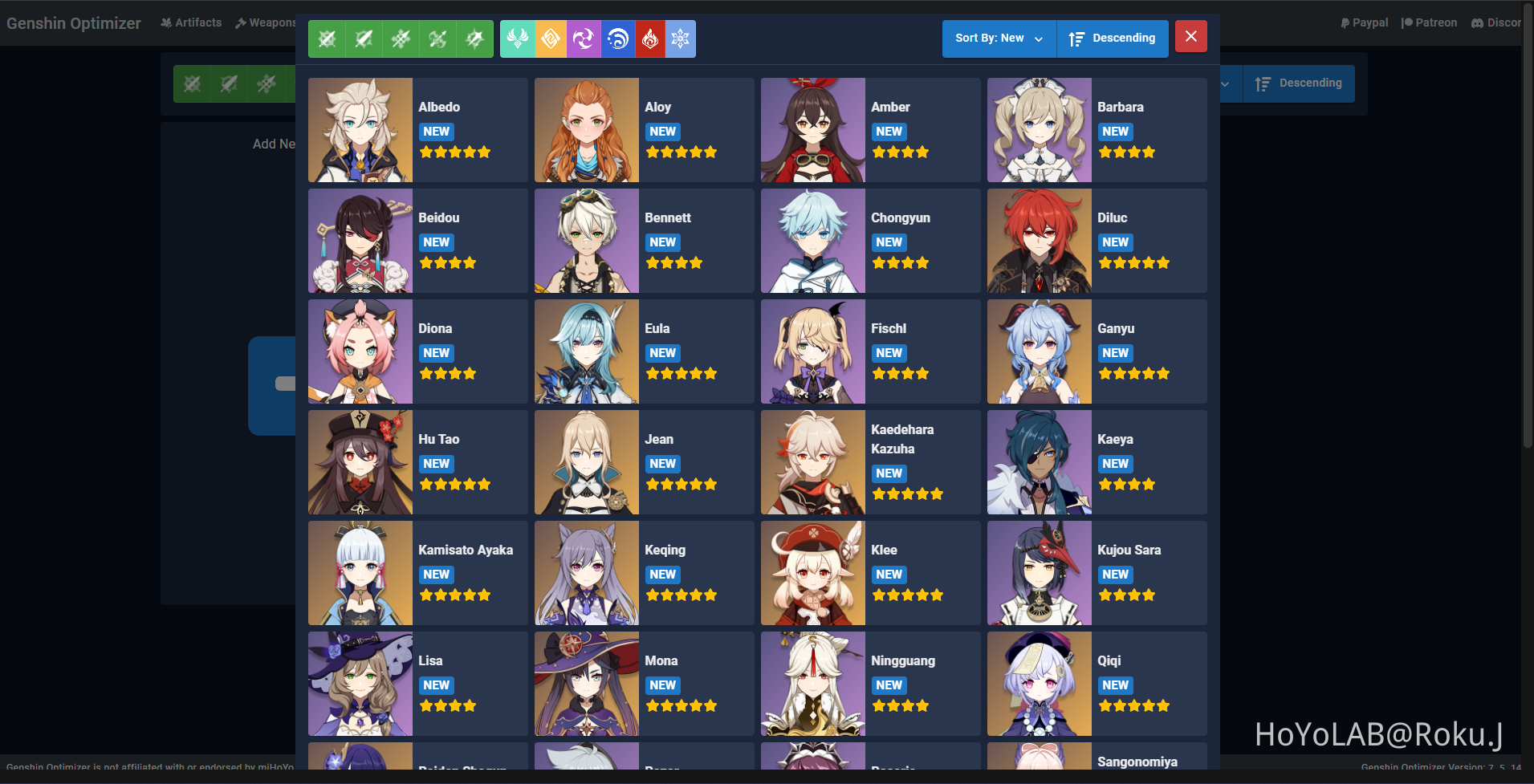Toggle the Geo element filter
Image resolution: width=1534 pixels, height=784 pixels.
551,39
